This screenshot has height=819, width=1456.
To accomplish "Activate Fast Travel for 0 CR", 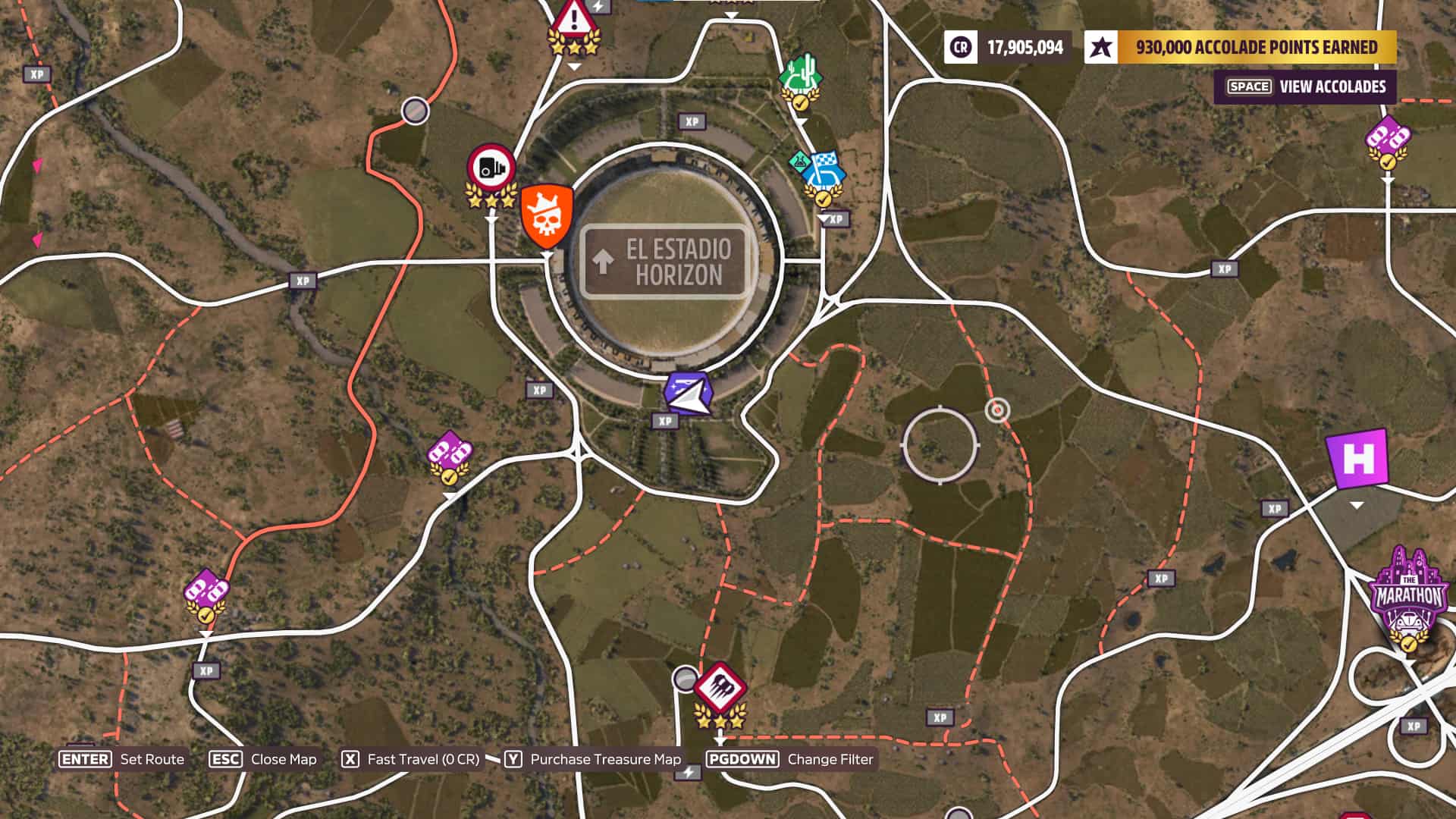I will click(411, 759).
